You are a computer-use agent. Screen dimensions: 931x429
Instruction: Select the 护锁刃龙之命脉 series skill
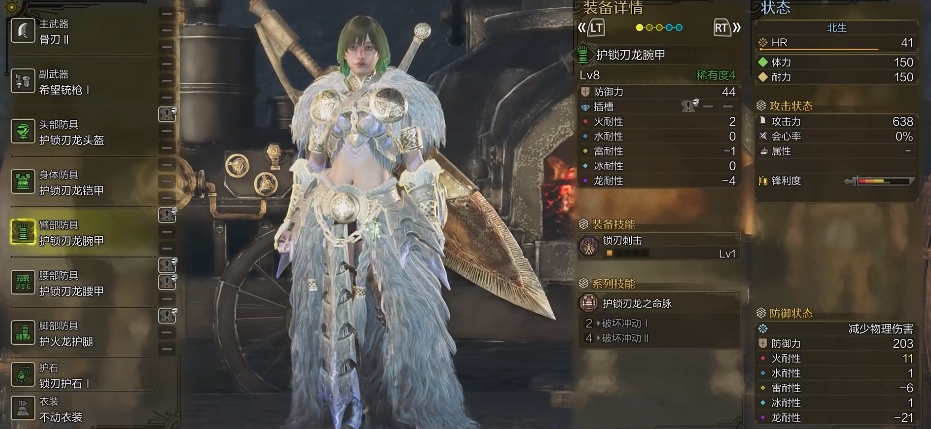point(660,302)
